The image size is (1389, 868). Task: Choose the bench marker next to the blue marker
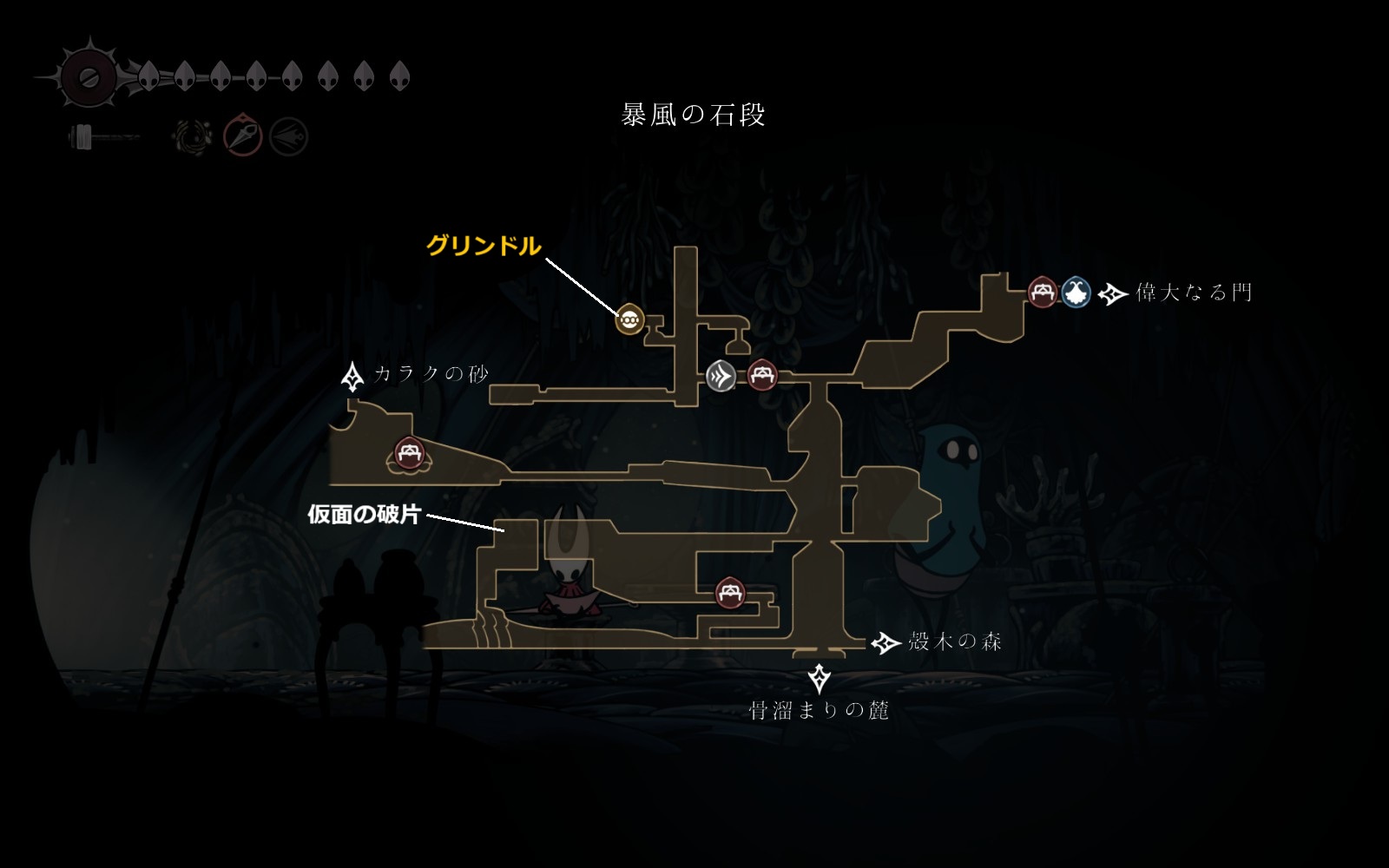pyautogui.click(x=1042, y=292)
